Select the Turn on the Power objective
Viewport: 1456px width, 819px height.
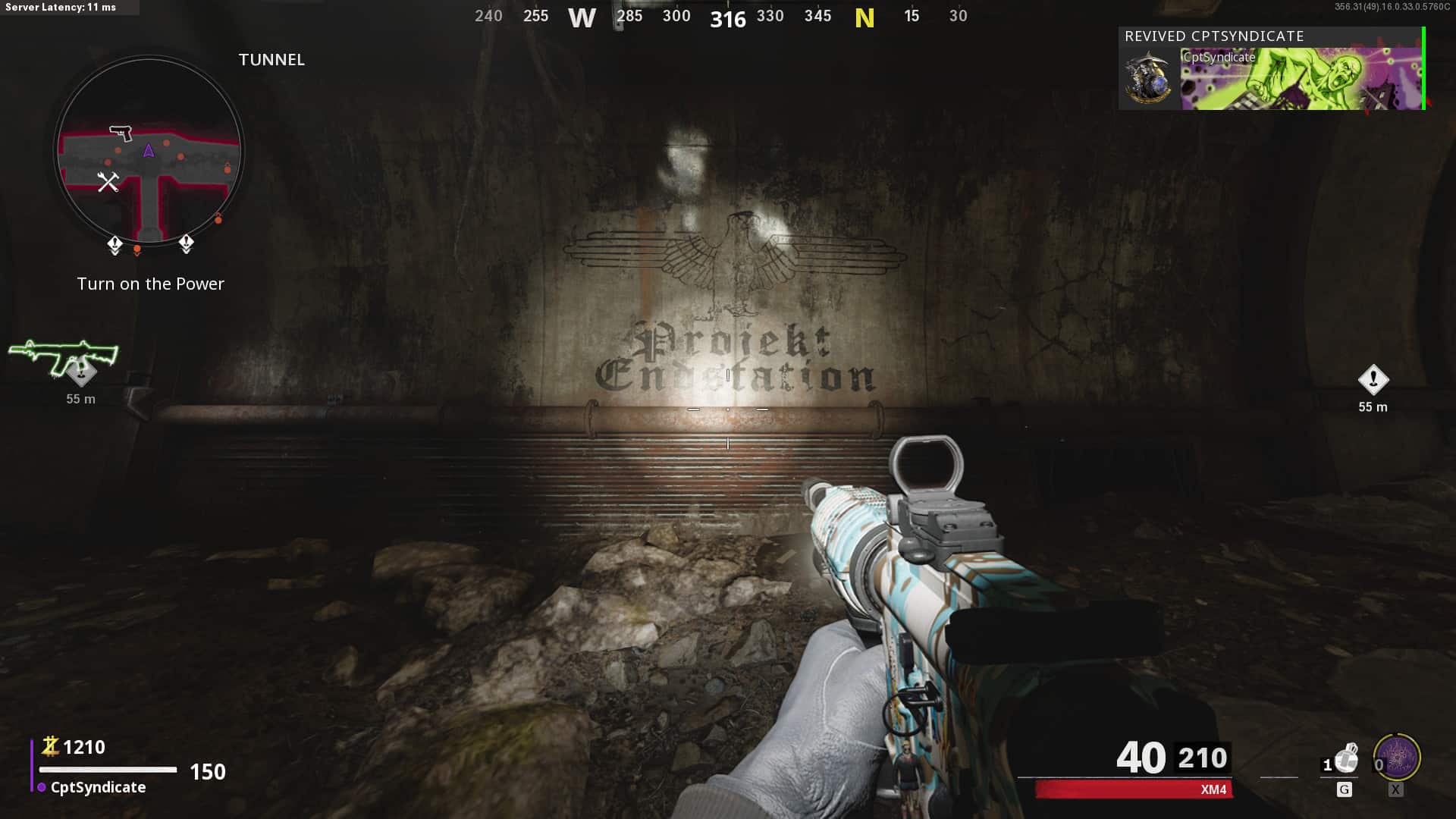[x=150, y=284]
